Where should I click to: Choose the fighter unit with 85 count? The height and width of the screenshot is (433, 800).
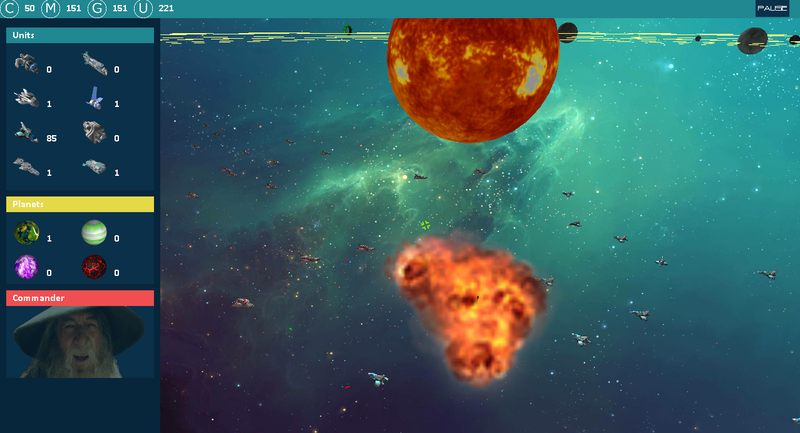(26, 132)
